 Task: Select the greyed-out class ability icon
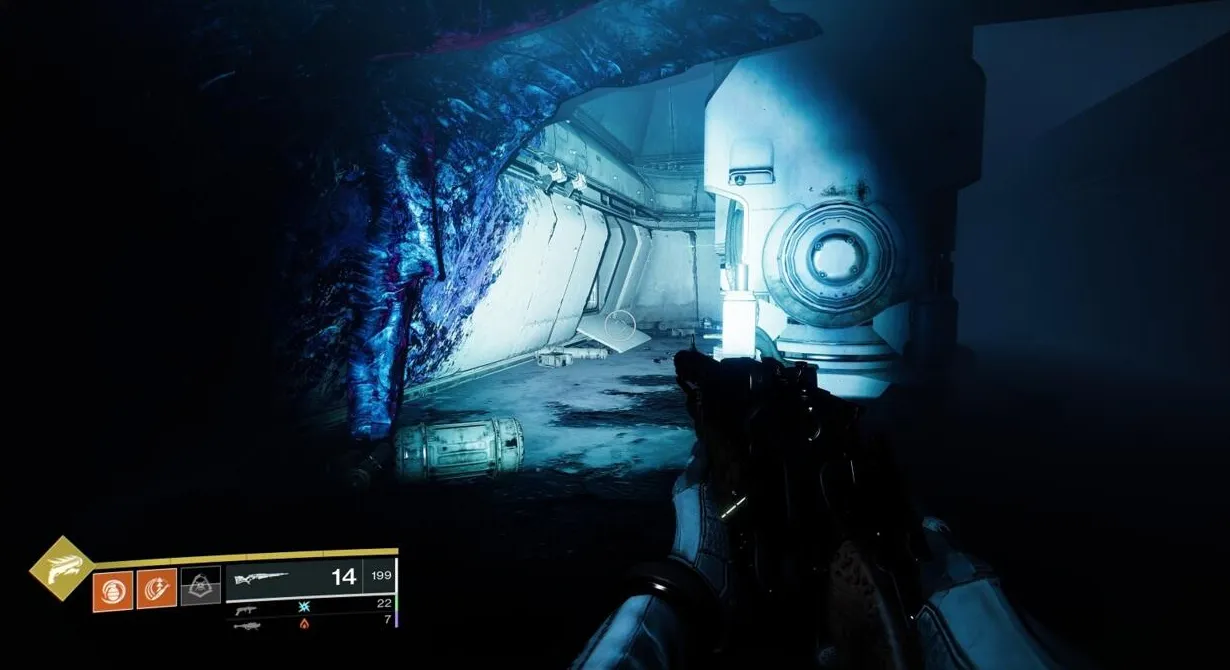coord(200,587)
